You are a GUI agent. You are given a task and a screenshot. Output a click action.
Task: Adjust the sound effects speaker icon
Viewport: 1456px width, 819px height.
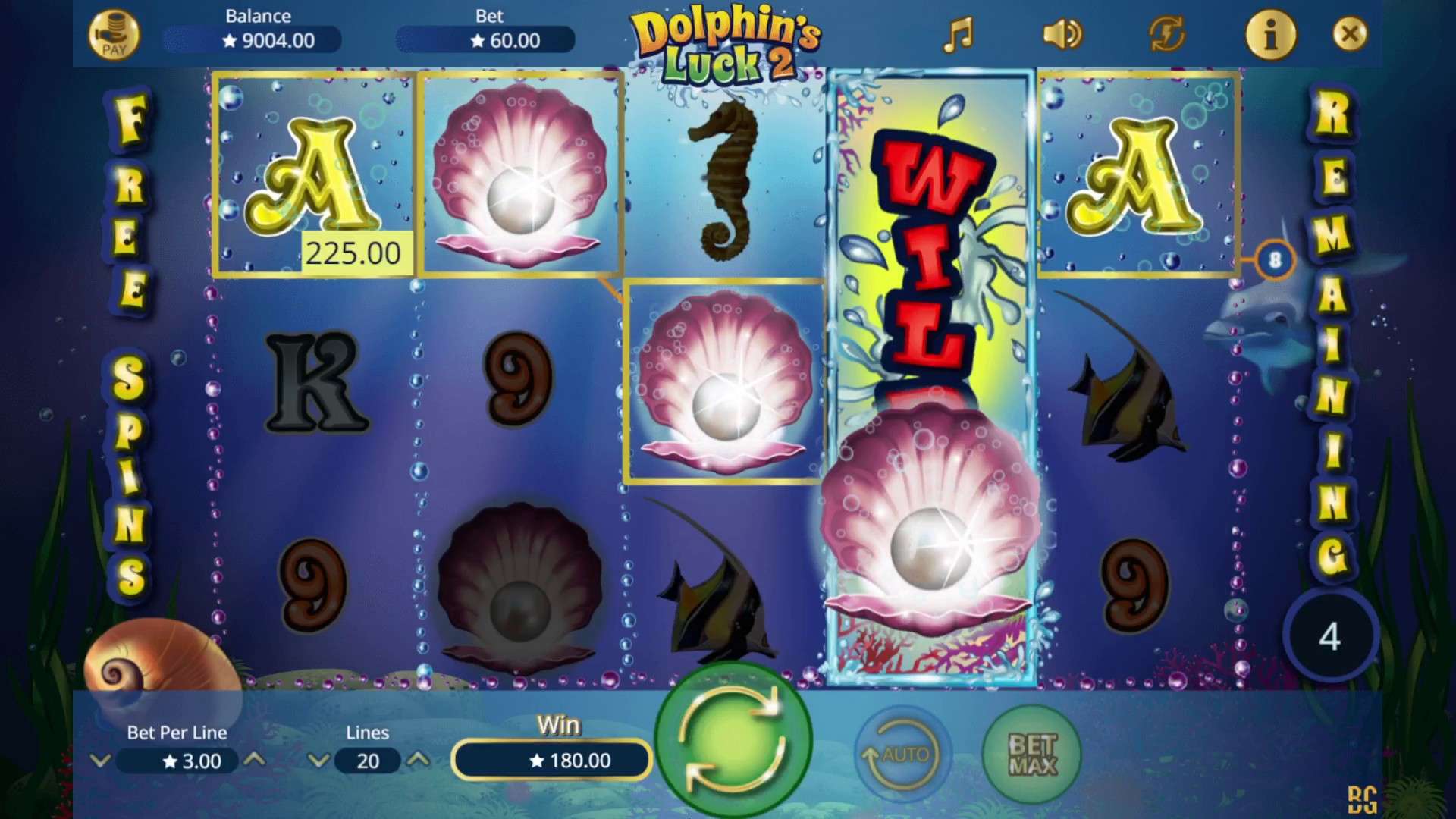(x=1063, y=34)
